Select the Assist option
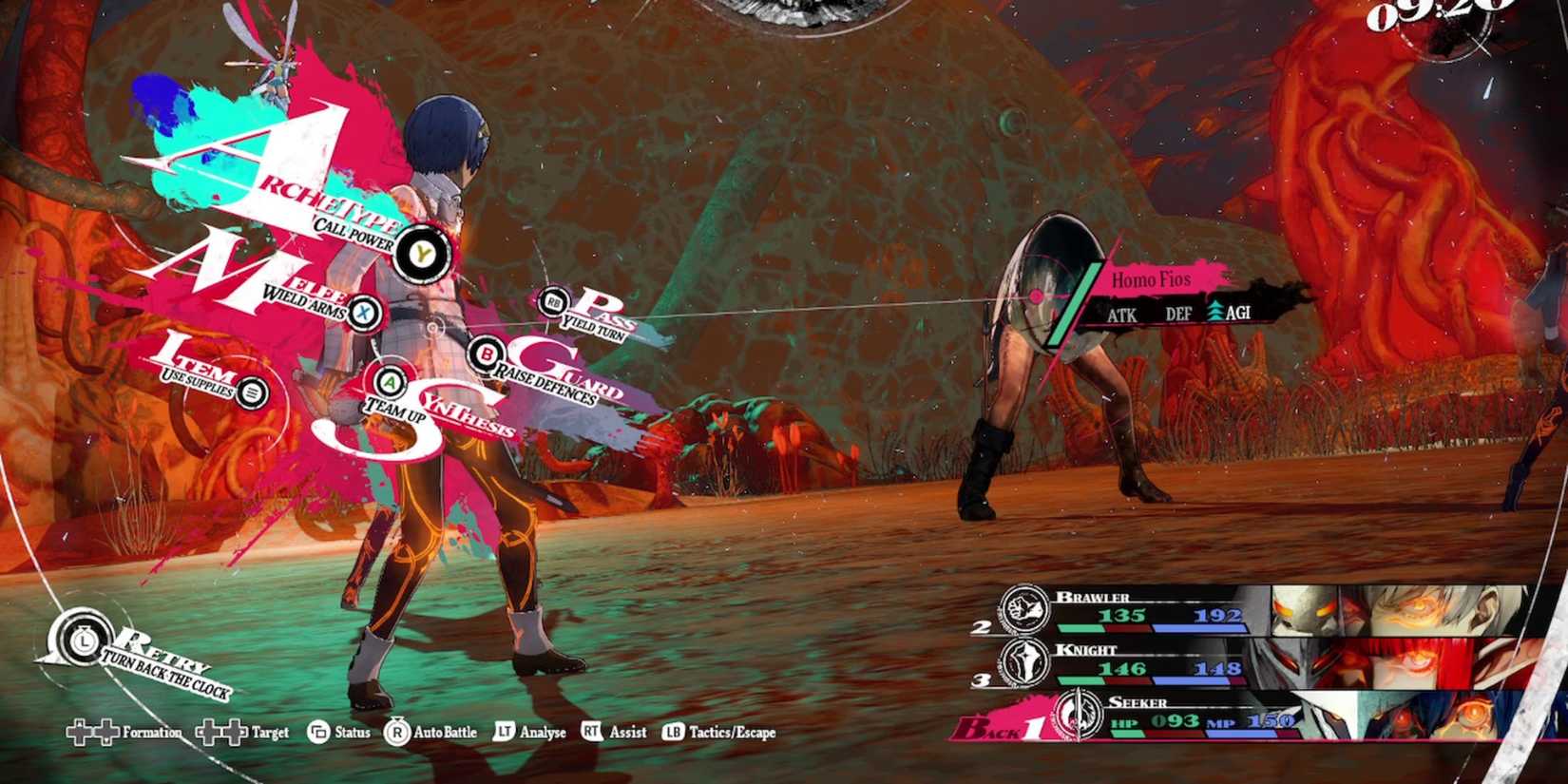 click(615, 733)
